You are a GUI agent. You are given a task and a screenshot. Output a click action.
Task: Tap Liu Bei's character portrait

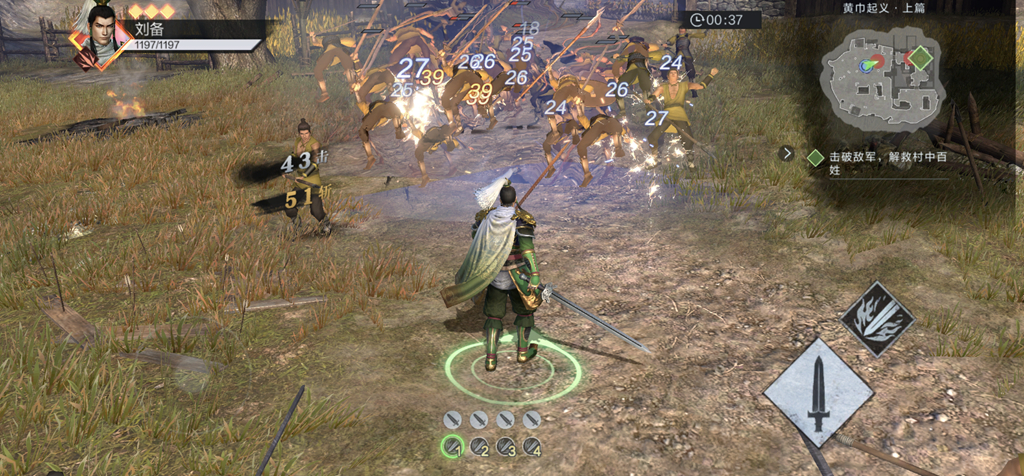(x=101, y=36)
